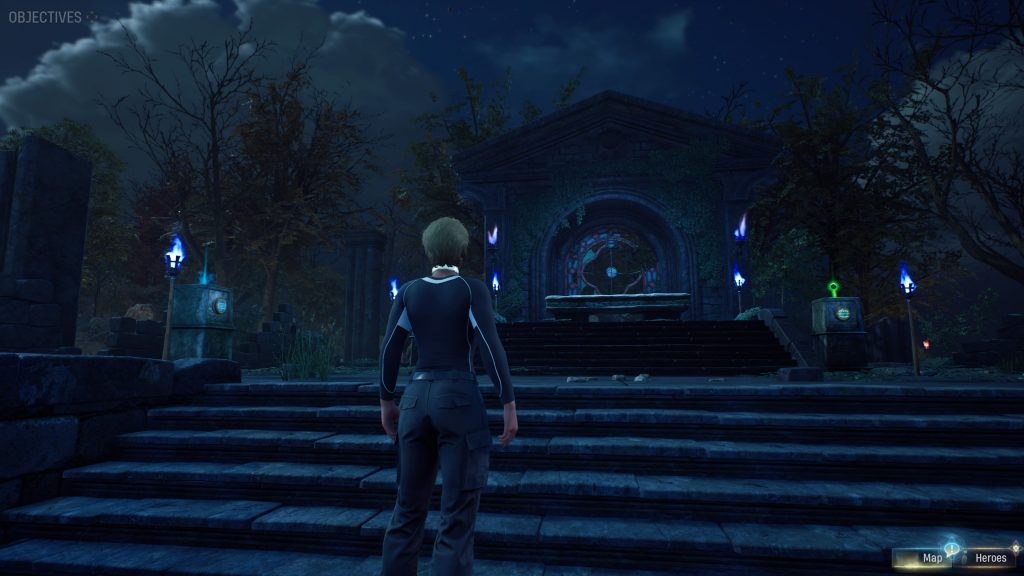
Task: Click the blue exclamation speech-bubble notification
Action: tap(951, 549)
